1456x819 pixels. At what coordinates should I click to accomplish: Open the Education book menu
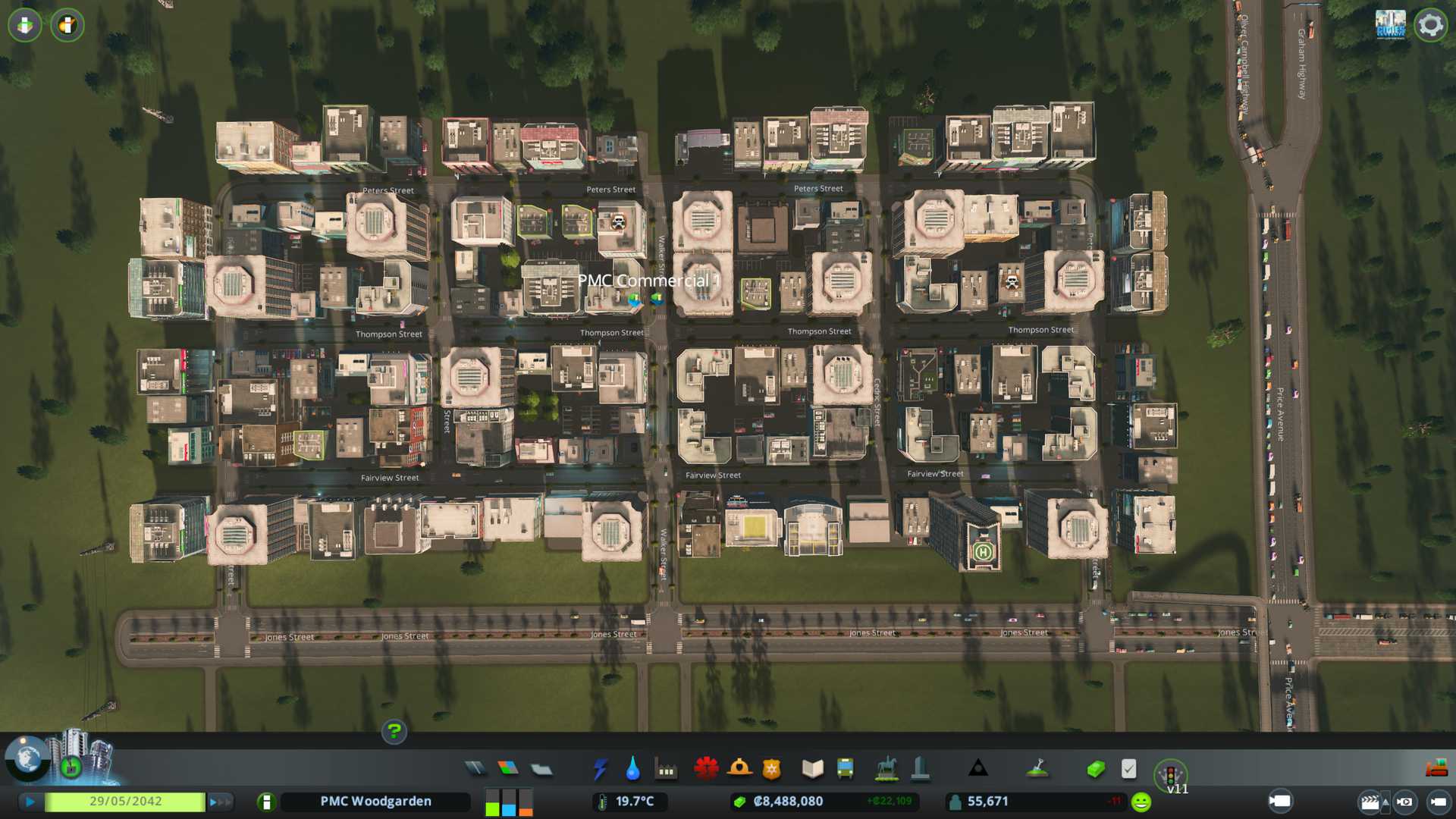click(x=812, y=769)
